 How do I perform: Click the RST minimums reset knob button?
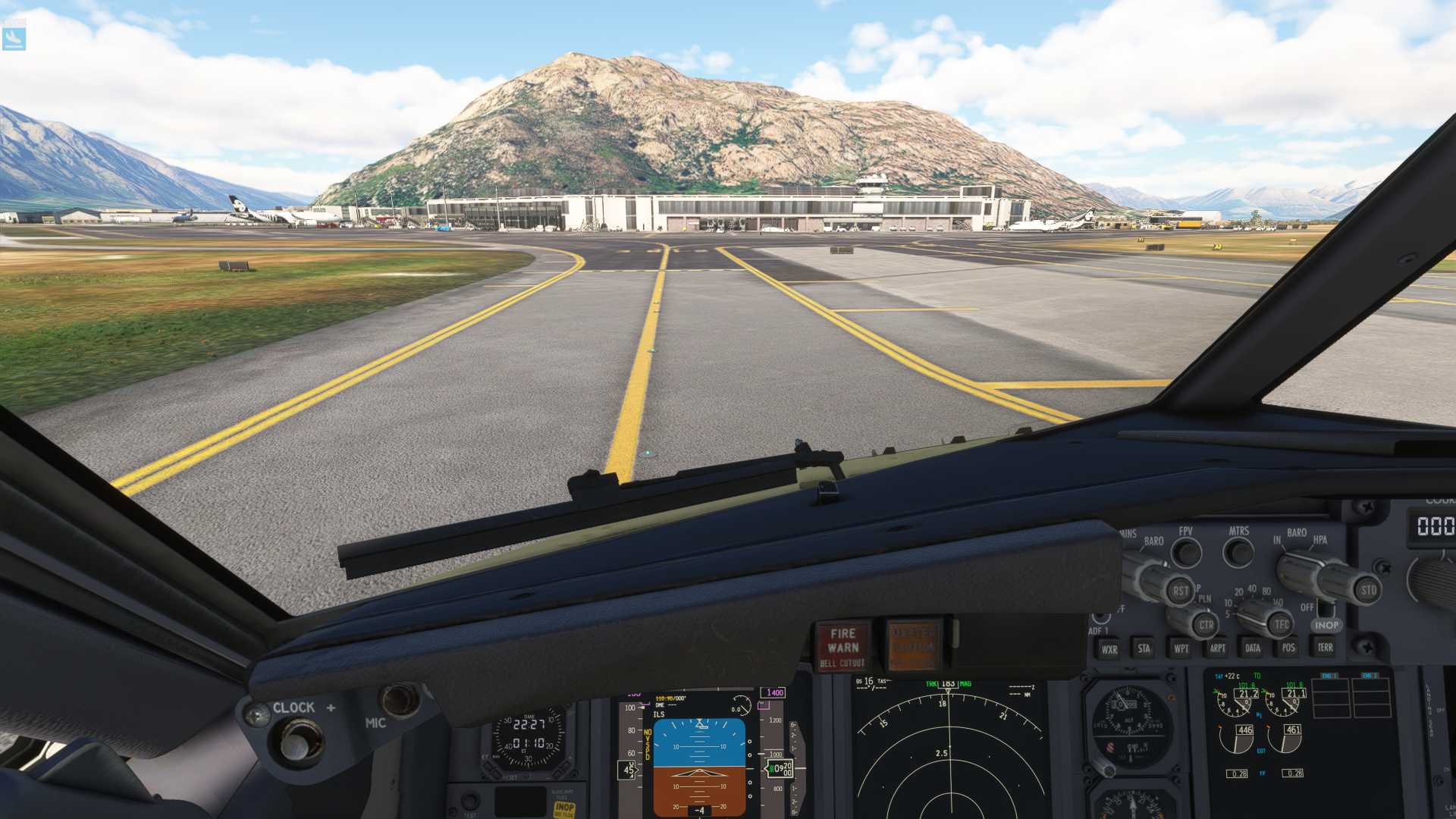(1180, 591)
